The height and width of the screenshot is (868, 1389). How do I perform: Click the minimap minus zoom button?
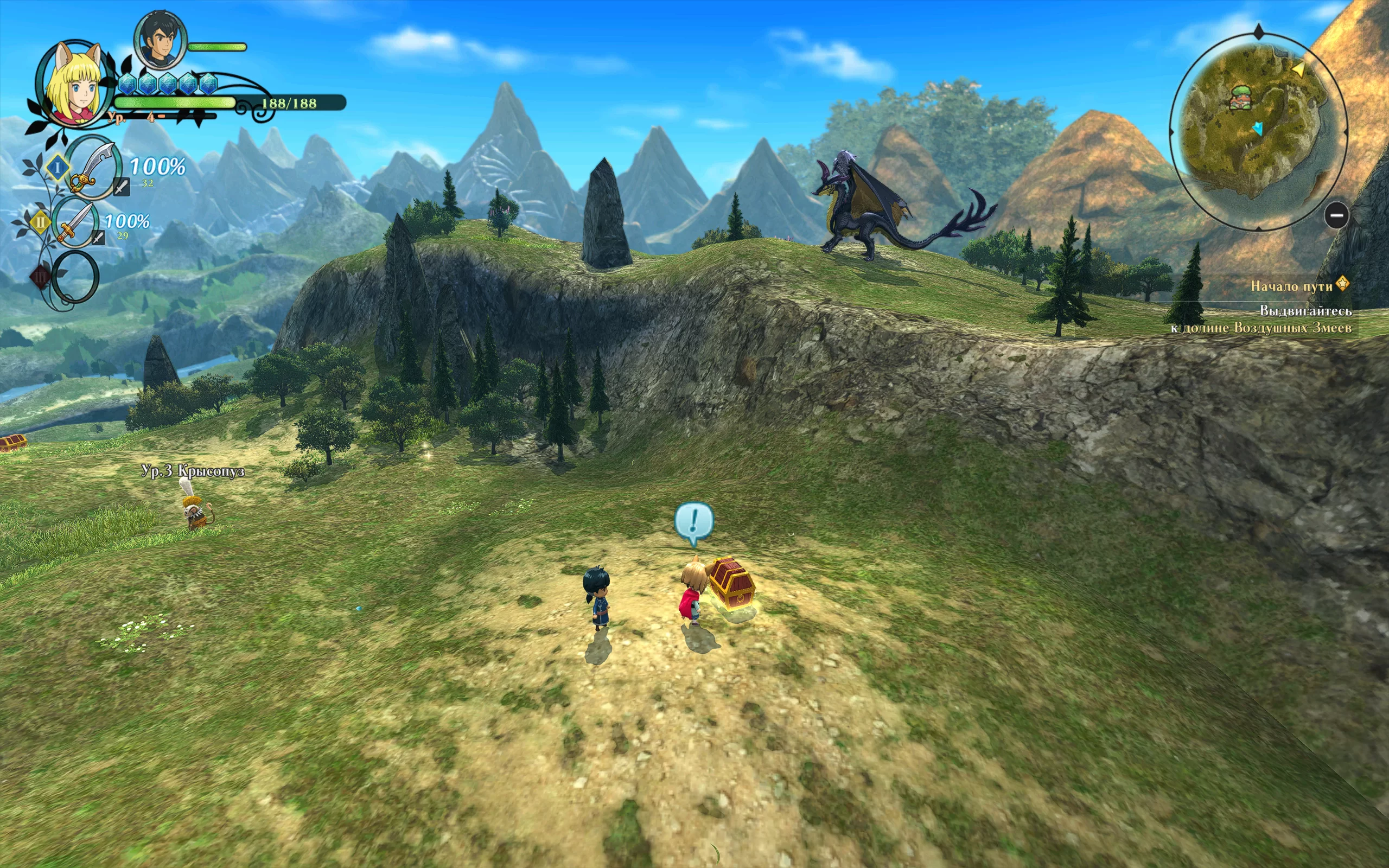coord(1337,216)
